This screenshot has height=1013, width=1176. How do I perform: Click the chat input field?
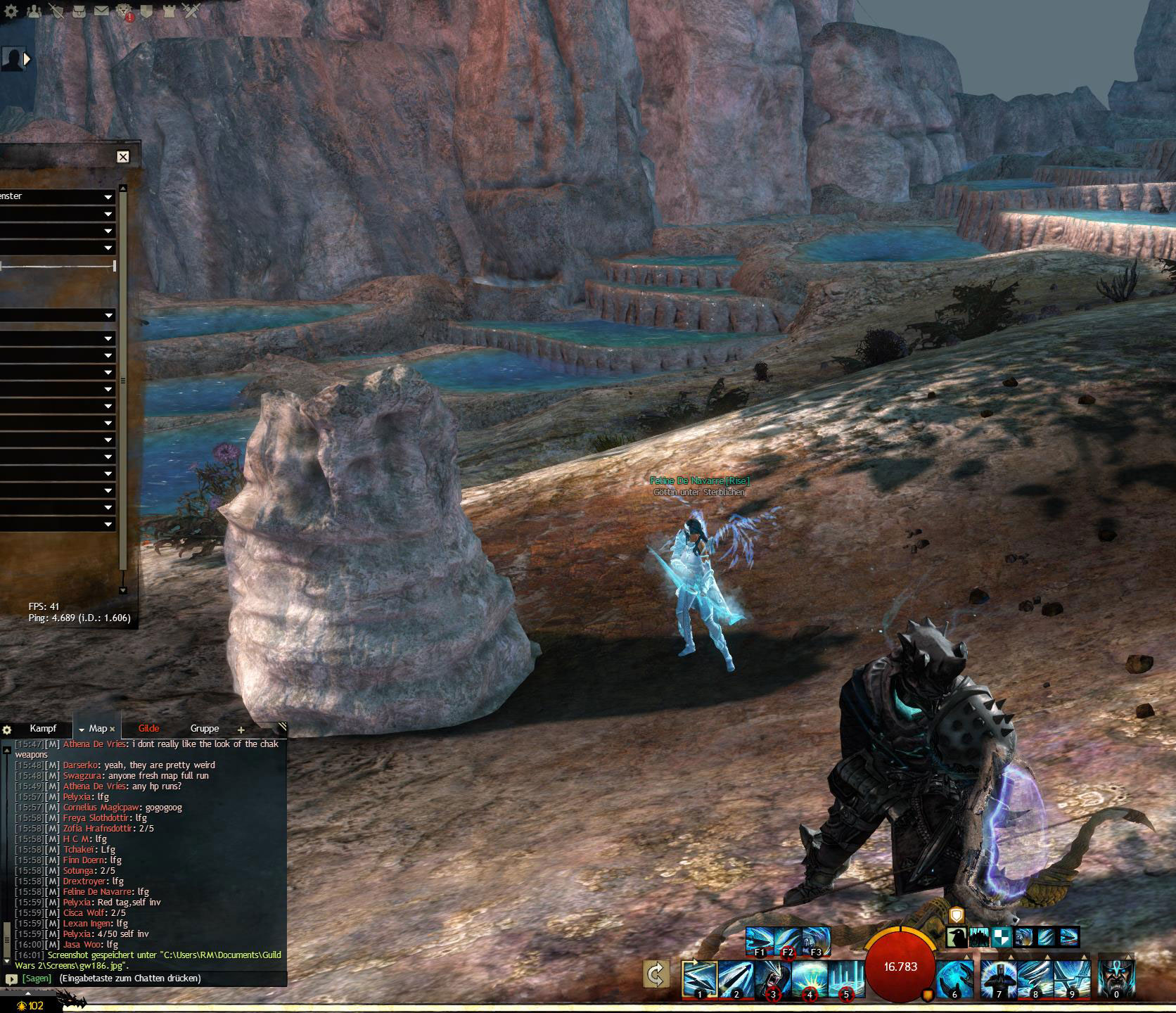point(155,979)
